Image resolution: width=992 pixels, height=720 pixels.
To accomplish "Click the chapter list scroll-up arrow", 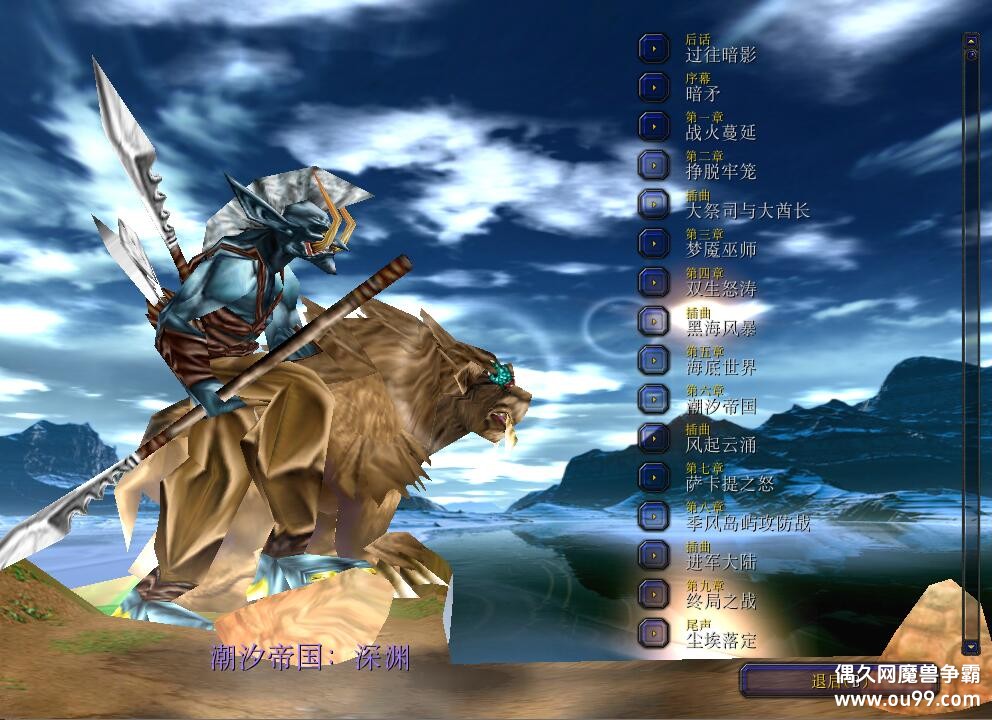I will (970, 40).
